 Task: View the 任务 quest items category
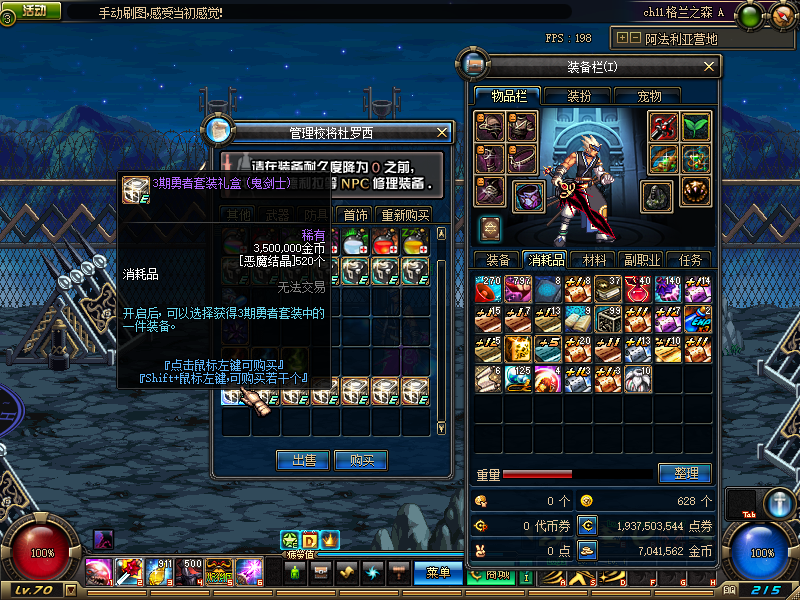tap(689, 260)
